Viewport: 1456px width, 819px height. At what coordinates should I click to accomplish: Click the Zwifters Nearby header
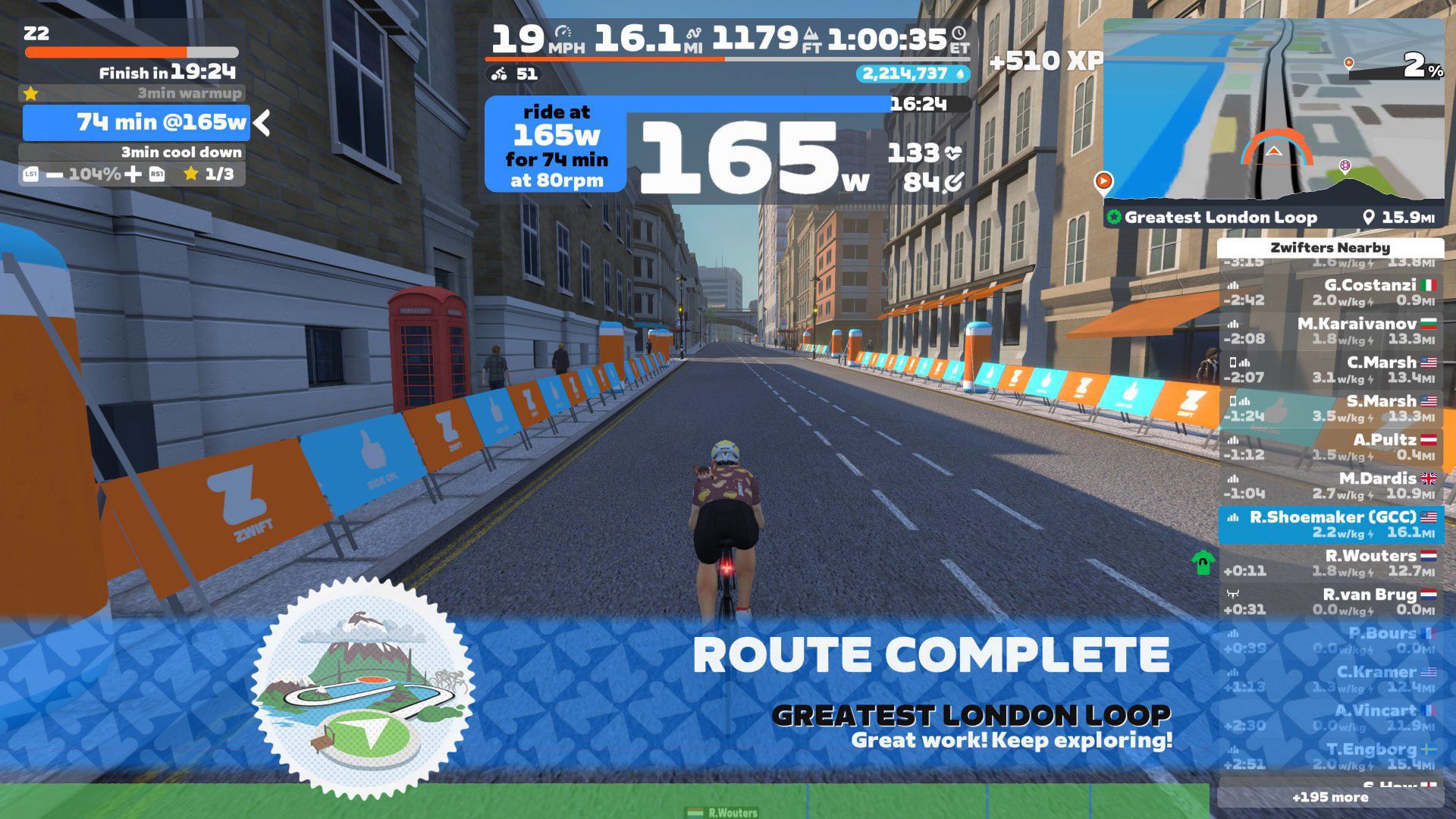[x=1330, y=248]
